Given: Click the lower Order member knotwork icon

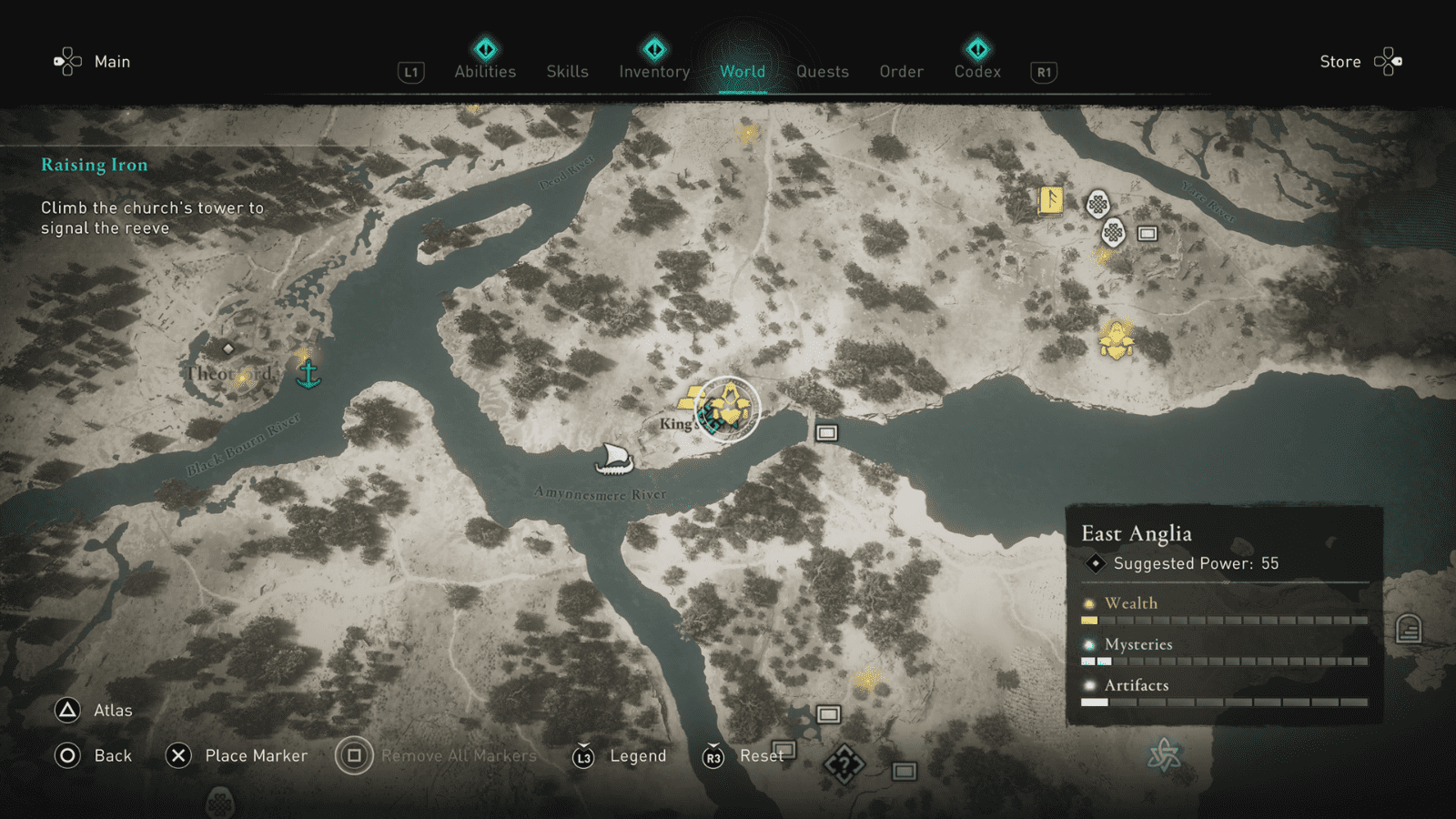Looking at the screenshot, I should tap(1114, 232).
